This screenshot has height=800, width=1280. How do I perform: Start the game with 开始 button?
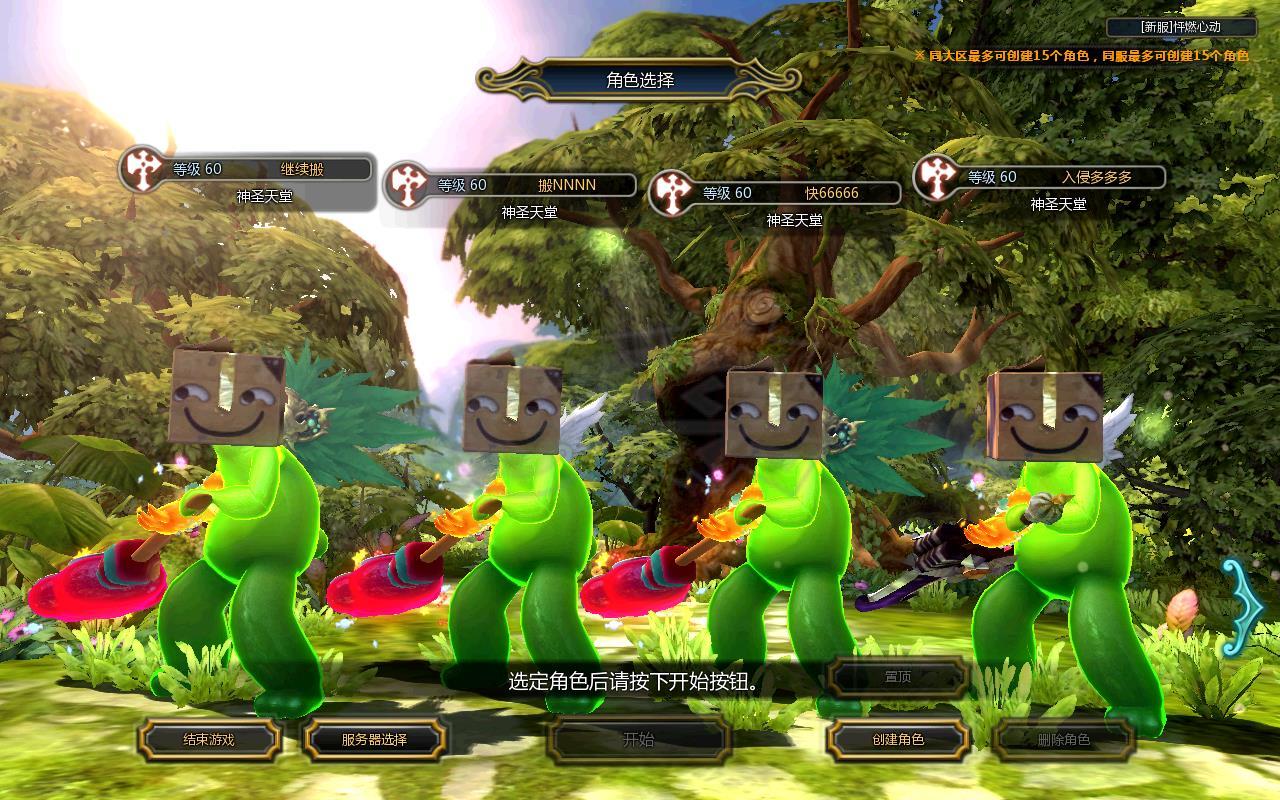(x=638, y=740)
